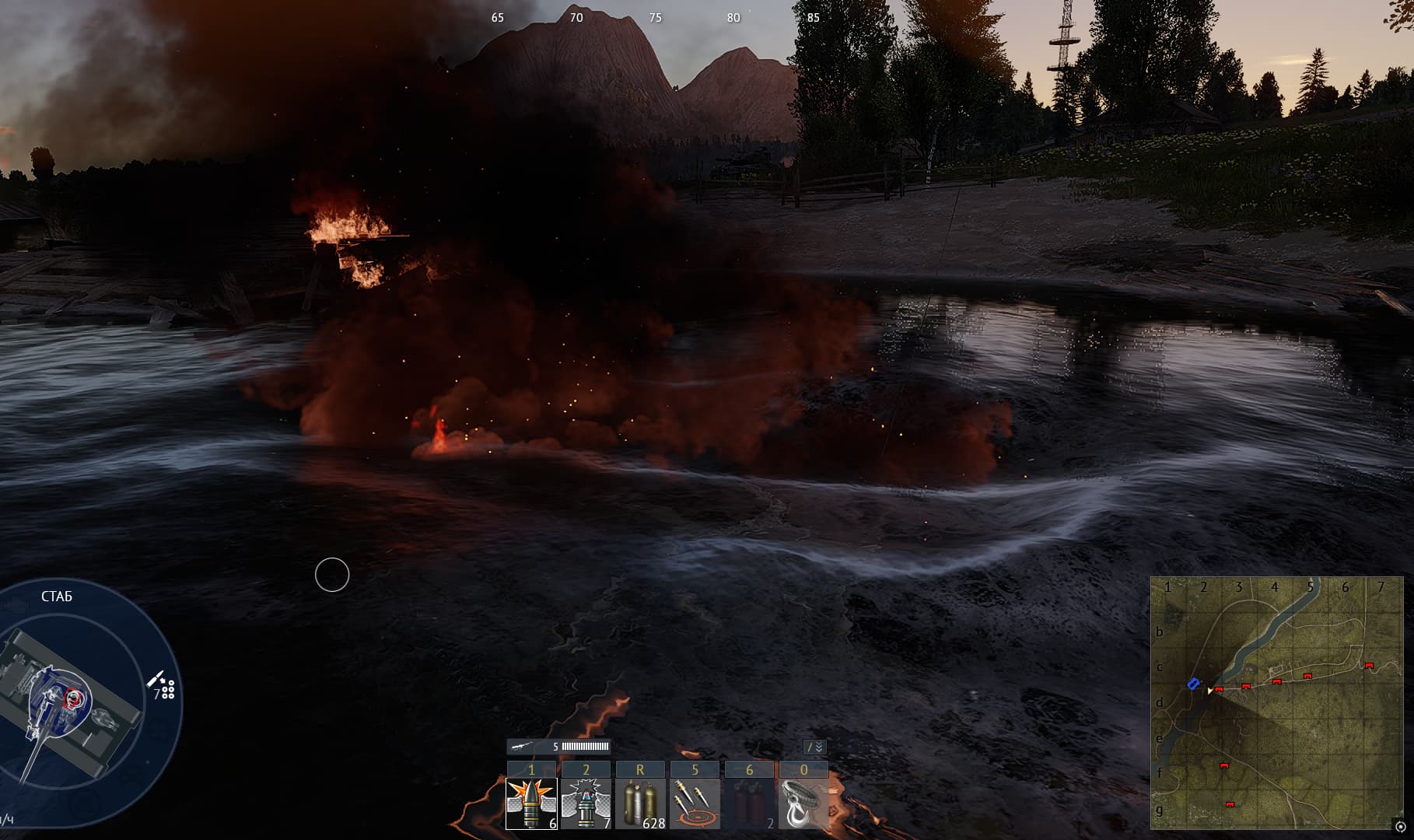The height and width of the screenshot is (840, 1414).
Task: Call the artillery strike in slot 5
Action: coord(695,803)
